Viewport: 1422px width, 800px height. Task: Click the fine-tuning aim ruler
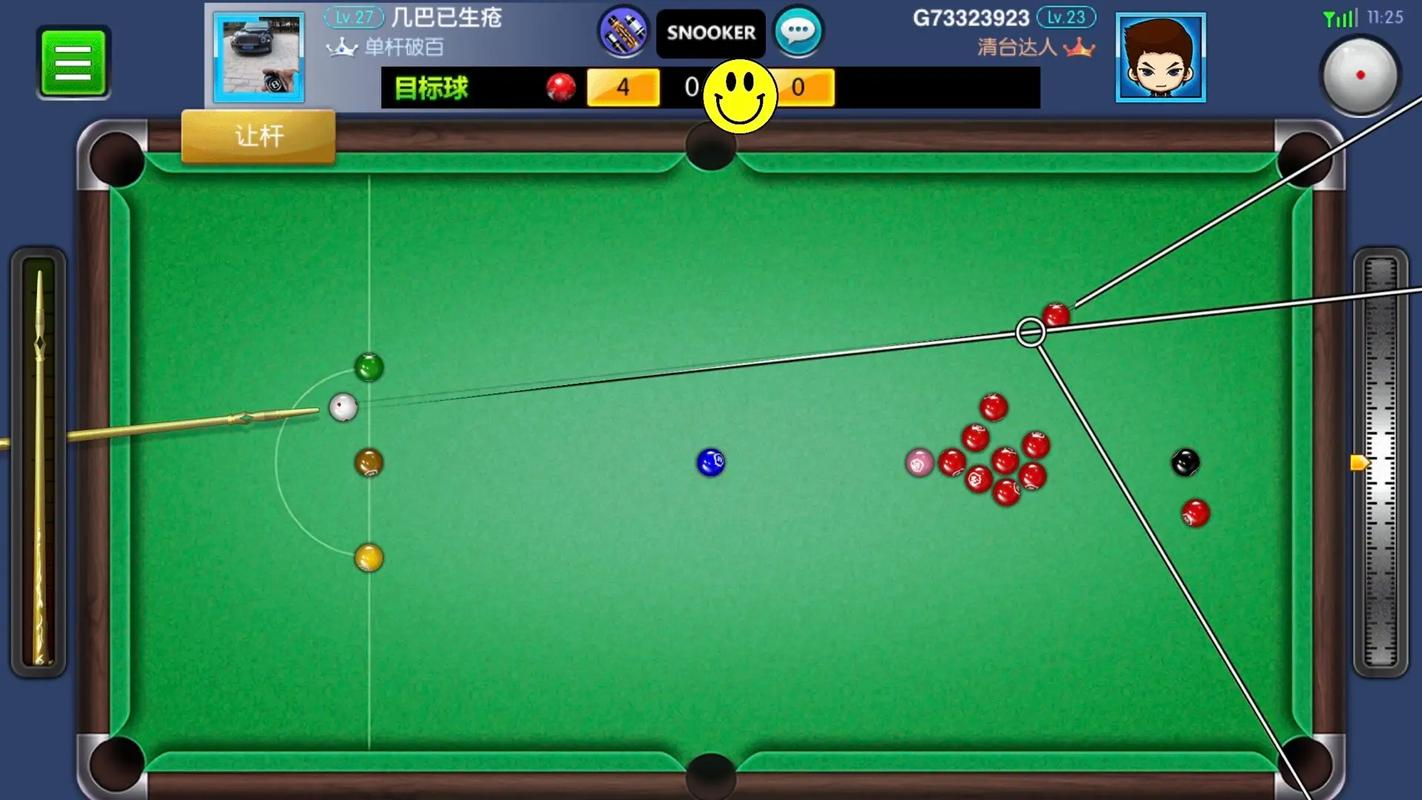(x=1380, y=462)
